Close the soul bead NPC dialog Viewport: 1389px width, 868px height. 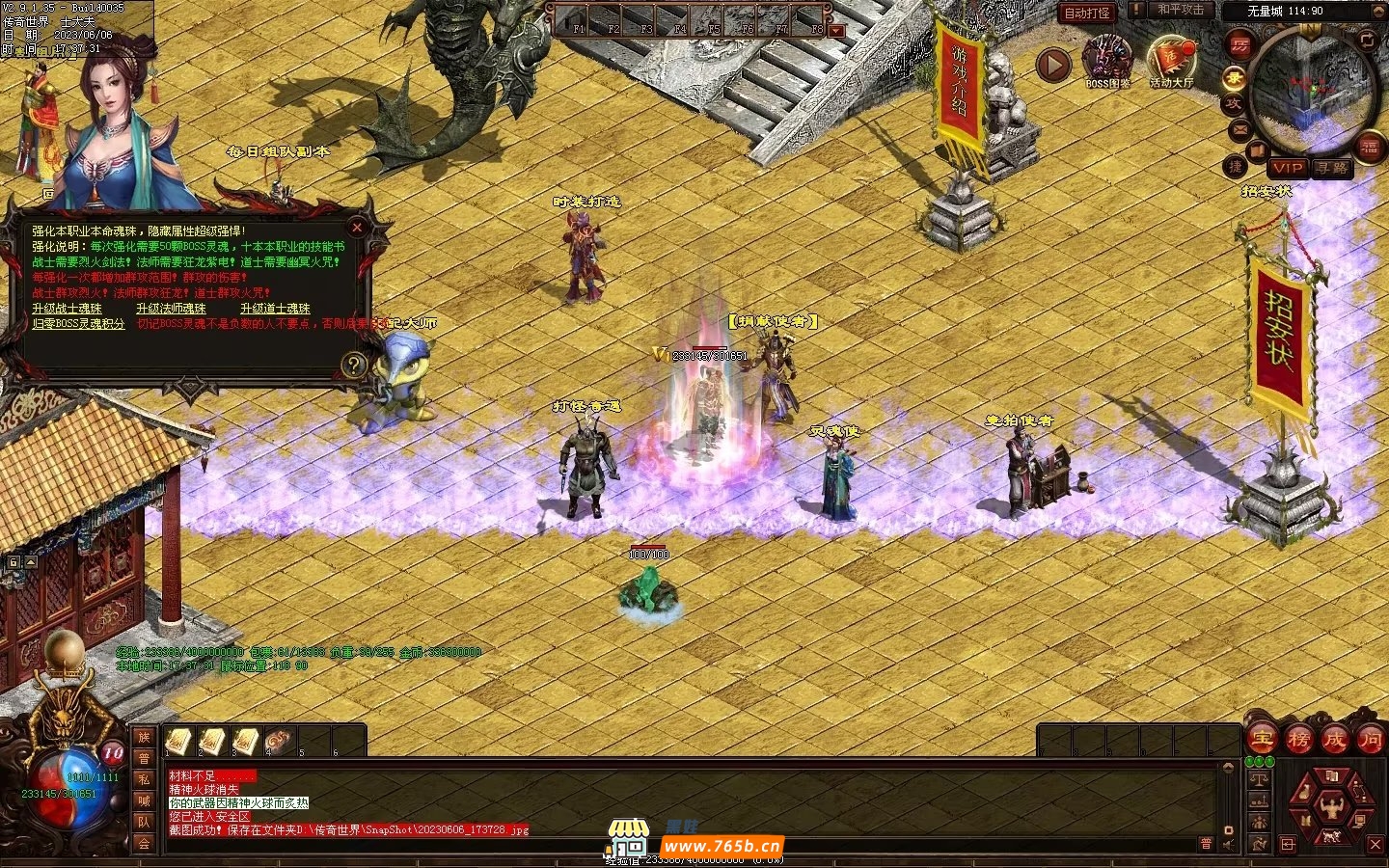tap(357, 228)
